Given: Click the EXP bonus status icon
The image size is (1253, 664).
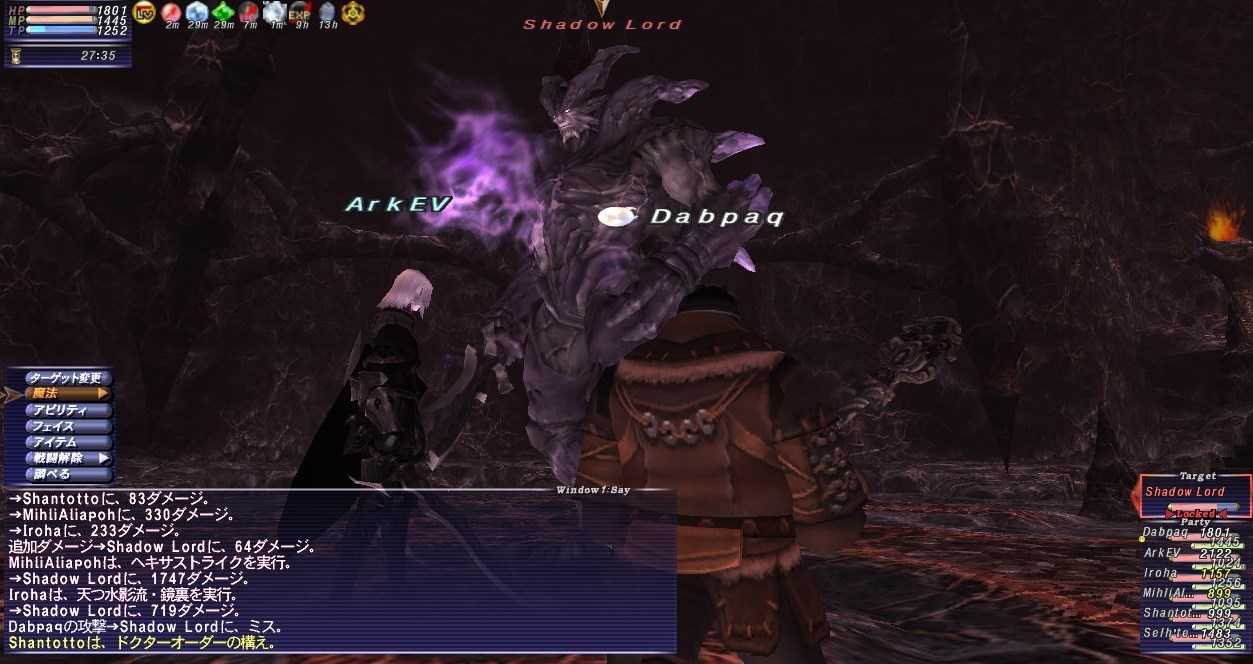Looking at the screenshot, I should pyautogui.click(x=299, y=14).
